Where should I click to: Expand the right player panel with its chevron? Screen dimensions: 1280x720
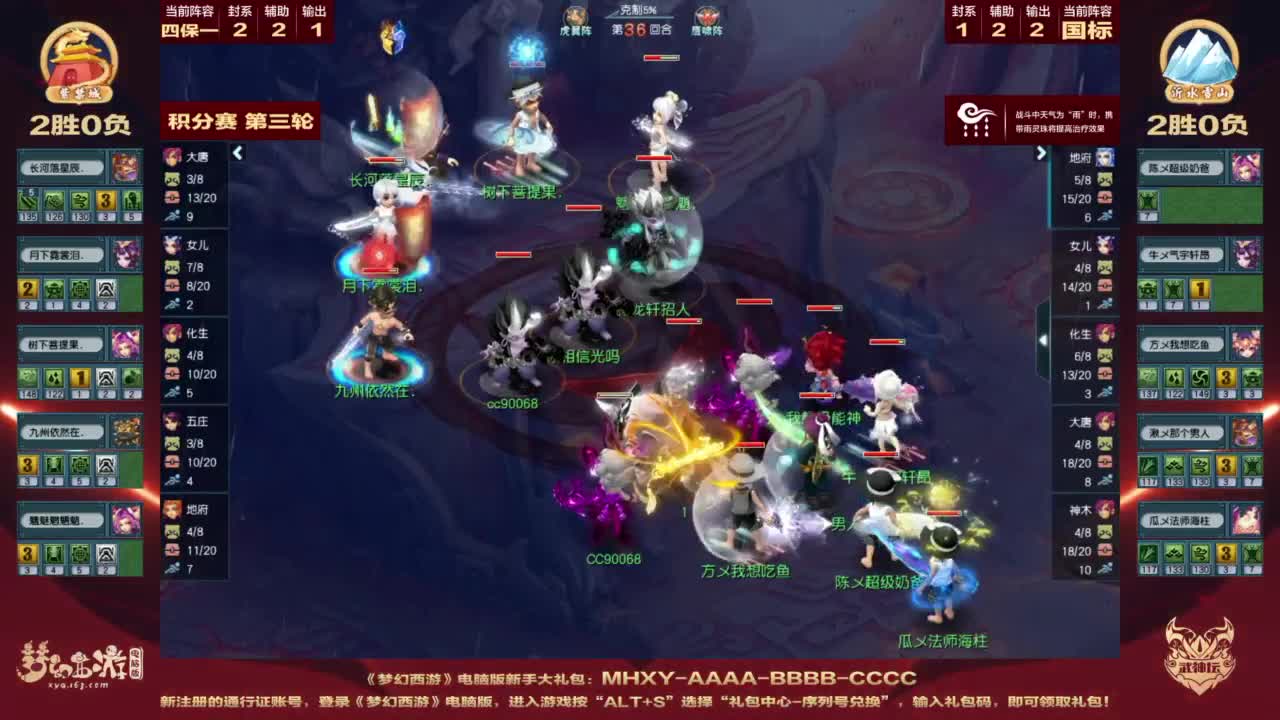tap(1044, 152)
